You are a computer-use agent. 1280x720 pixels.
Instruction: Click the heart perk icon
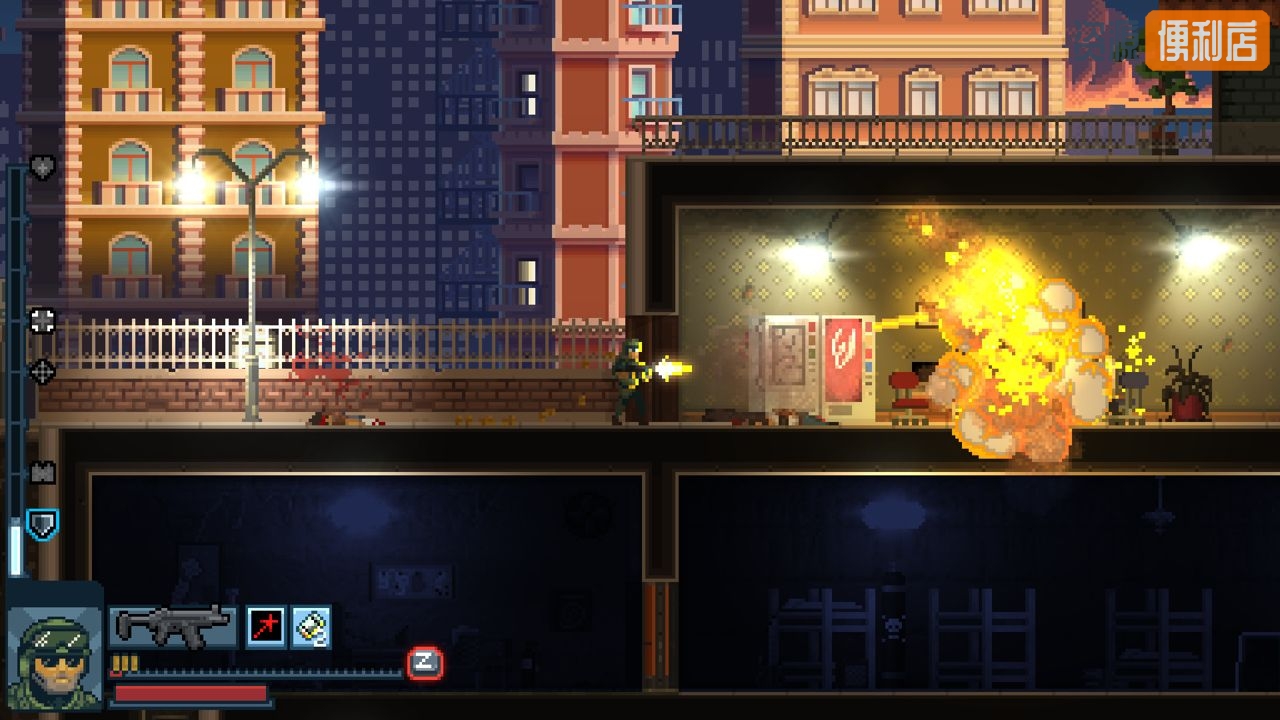pos(42,167)
